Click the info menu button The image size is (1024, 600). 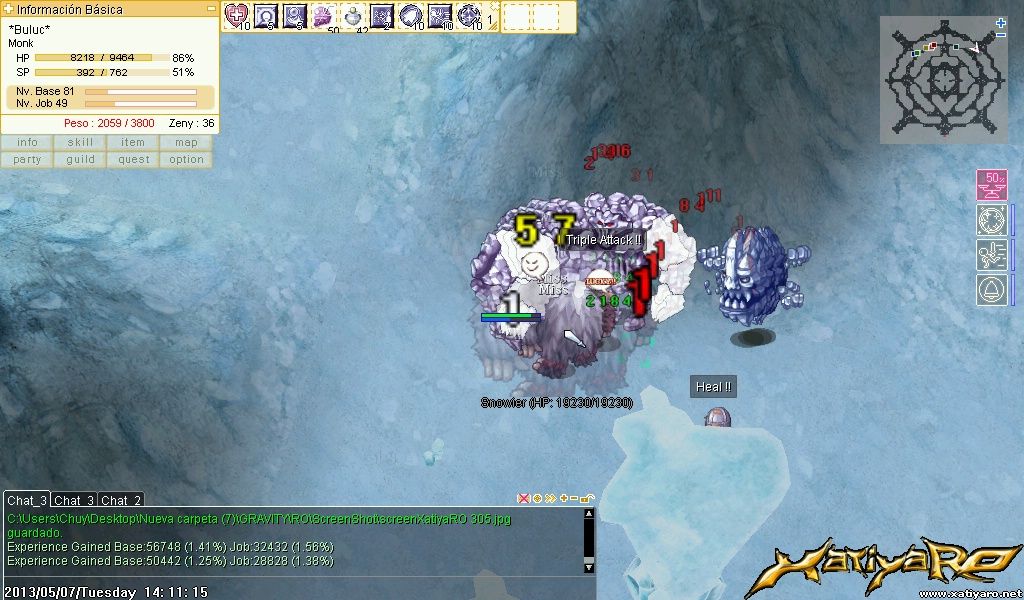click(27, 143)
